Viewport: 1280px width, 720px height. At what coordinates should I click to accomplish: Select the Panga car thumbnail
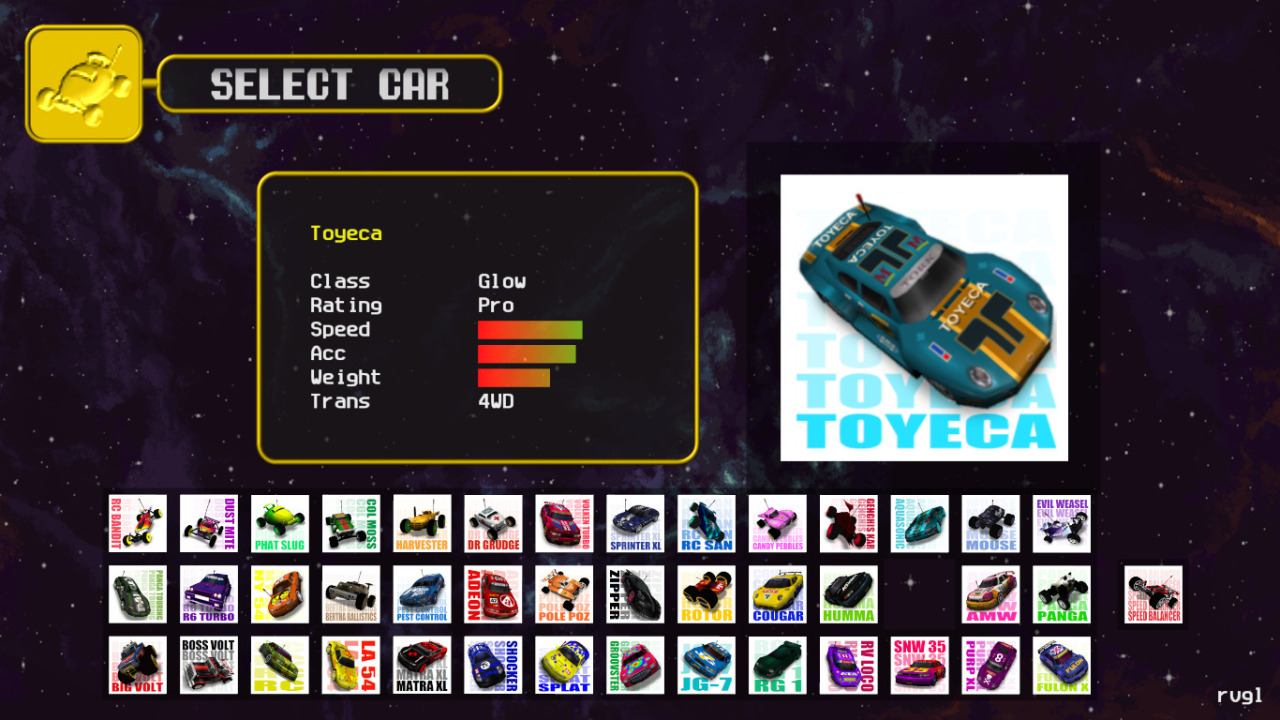tap(1061, 594)
